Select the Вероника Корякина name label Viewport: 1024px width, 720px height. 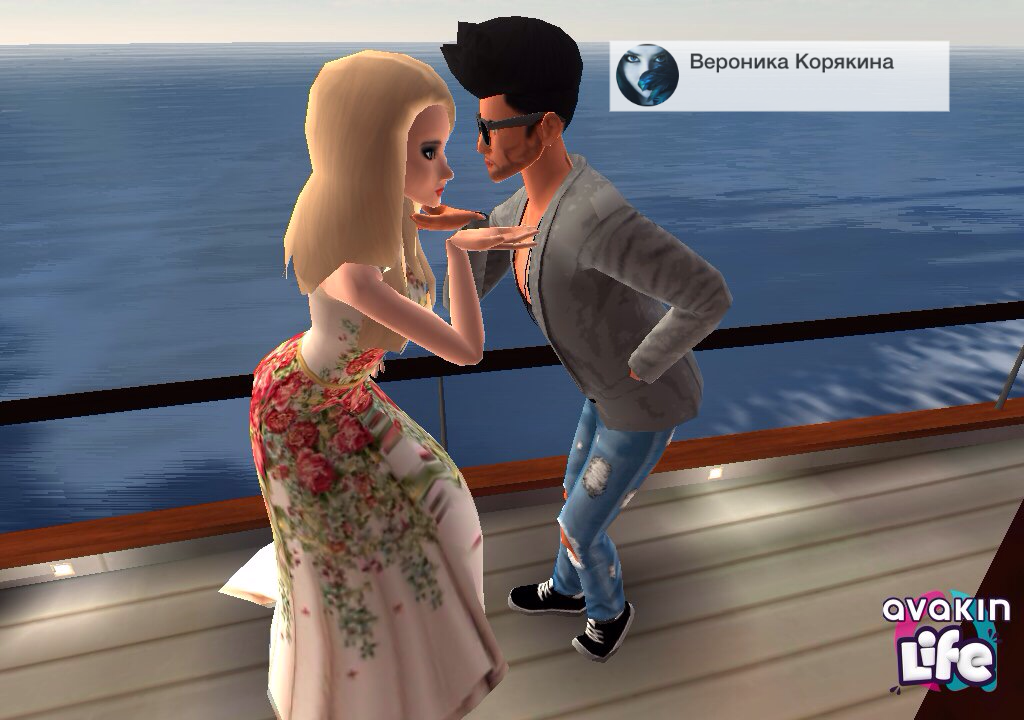coord(791,63)
